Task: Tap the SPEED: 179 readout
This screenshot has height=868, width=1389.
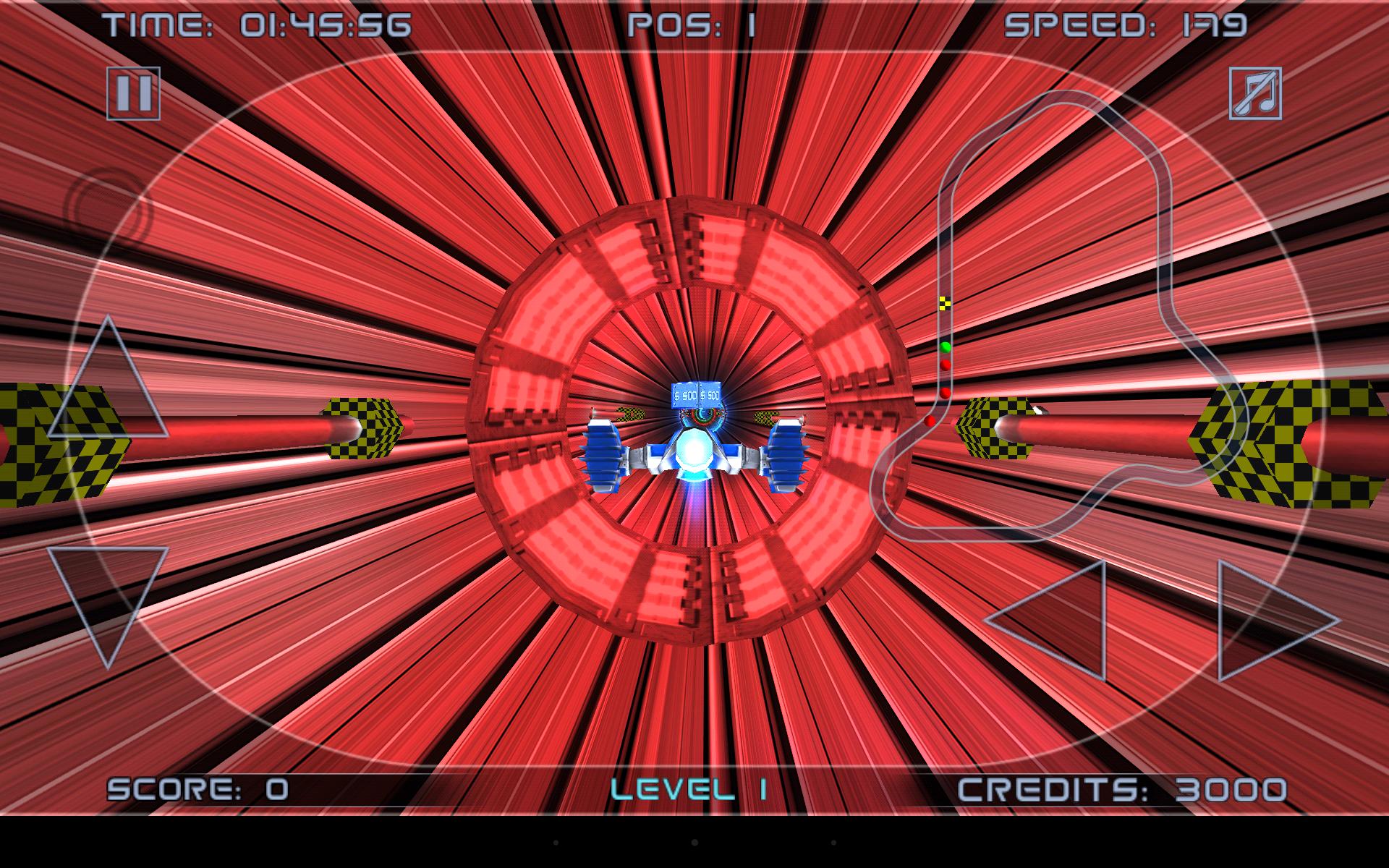Action: 1129,23
